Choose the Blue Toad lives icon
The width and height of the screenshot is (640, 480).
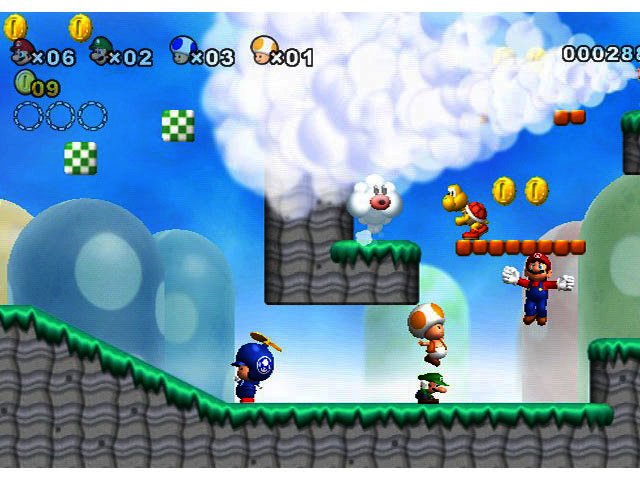182,50
